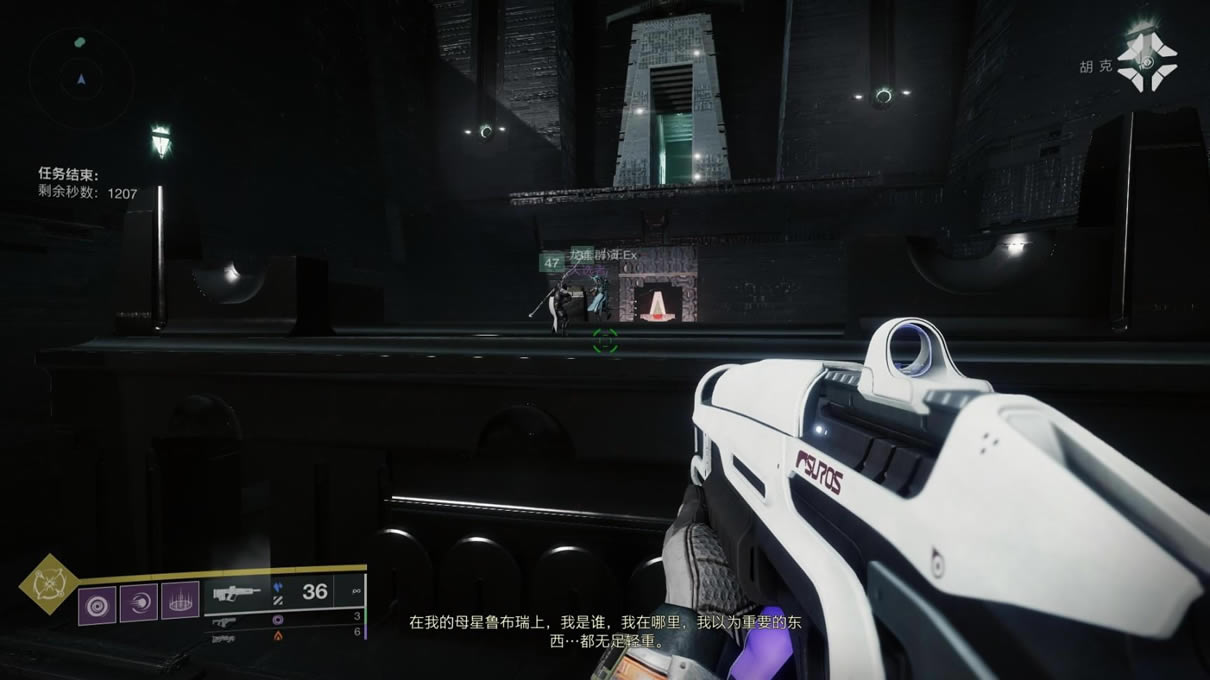The height and width of the screenshot is (680, 1210).
Task: Select the vortex grenade ability icon
Action: 97,604
